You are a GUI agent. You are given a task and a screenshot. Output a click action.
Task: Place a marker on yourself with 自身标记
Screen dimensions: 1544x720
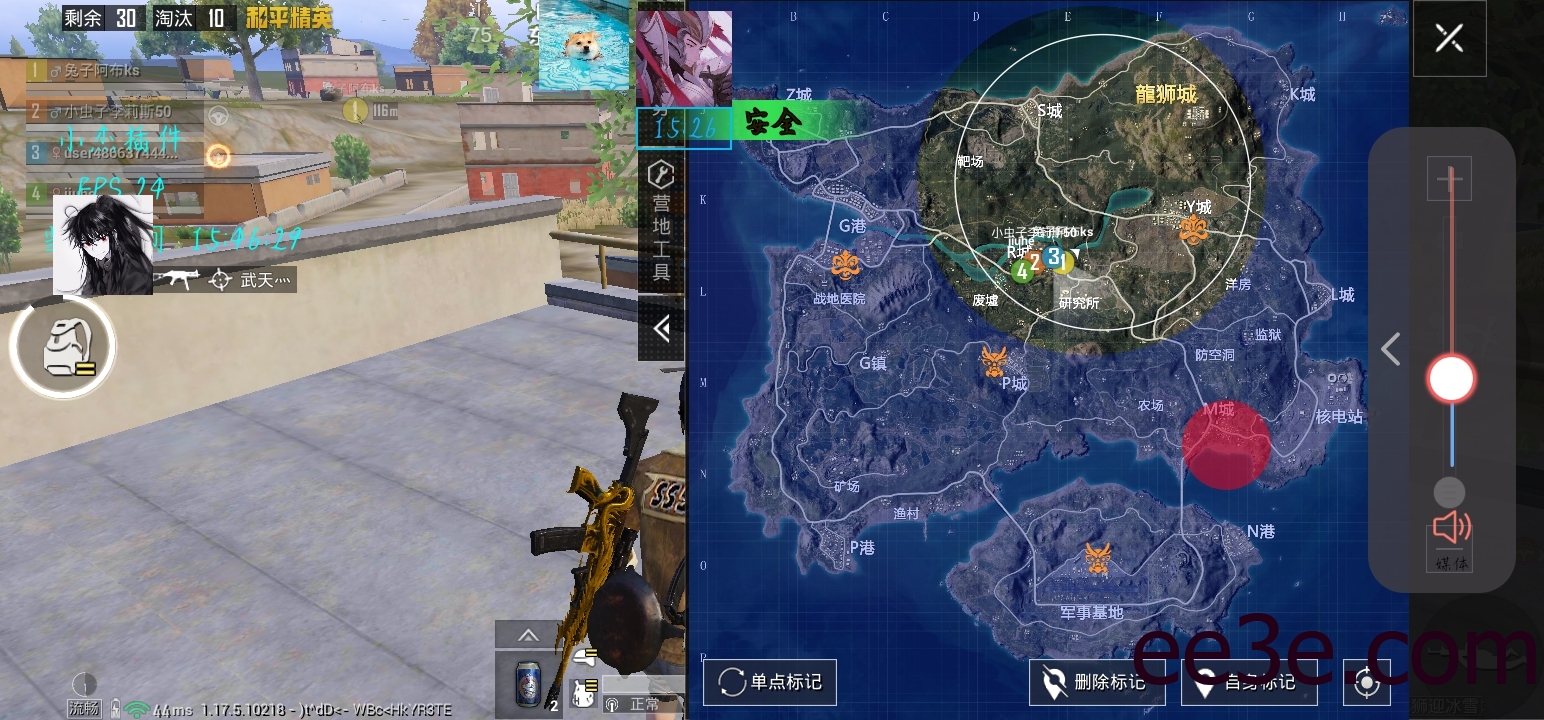point(1249,683)
